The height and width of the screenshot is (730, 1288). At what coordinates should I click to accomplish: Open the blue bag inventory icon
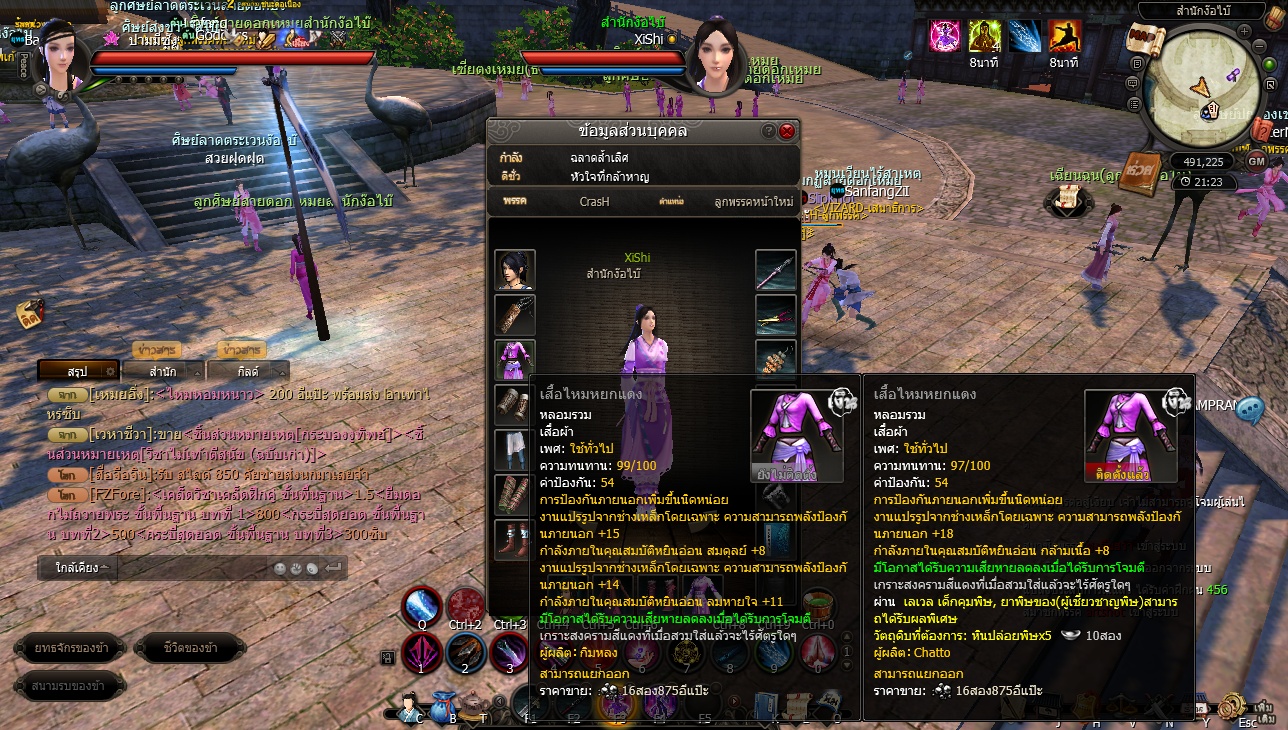click(444, 706)
